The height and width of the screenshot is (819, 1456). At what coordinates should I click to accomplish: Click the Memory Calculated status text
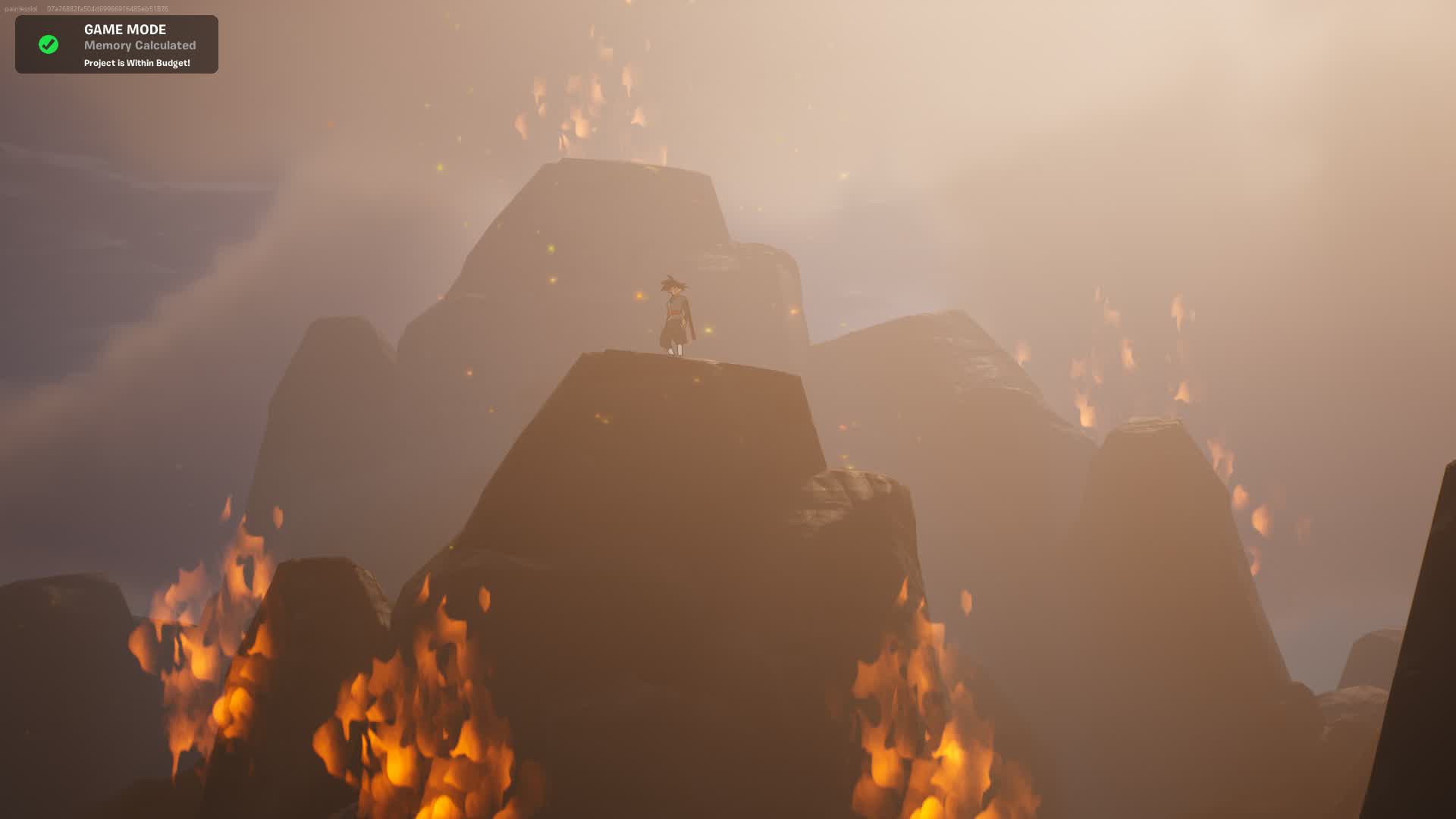click(x=139, y=45)
